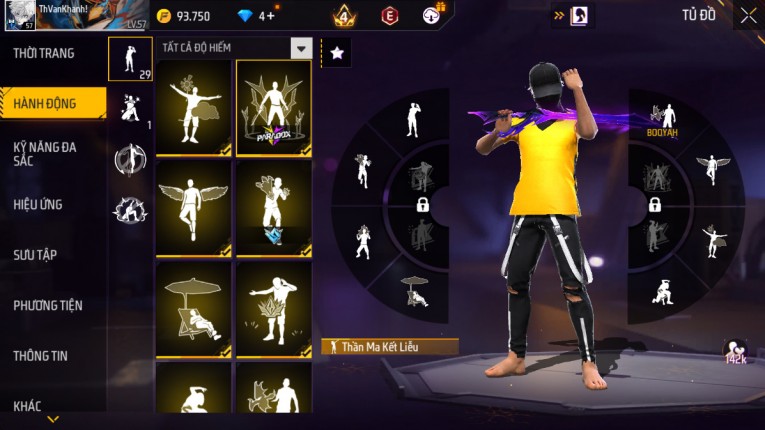Toggle the star favorites filter
Screen dimensions: 765x430
click(337, 53)
